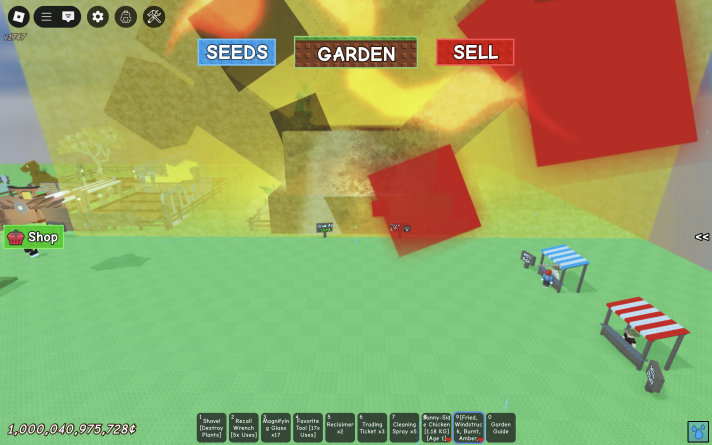The height and width of the screenshot is (445, 712).
Task: Select the Favorite Tool slot
Action: tap(307, 427)
